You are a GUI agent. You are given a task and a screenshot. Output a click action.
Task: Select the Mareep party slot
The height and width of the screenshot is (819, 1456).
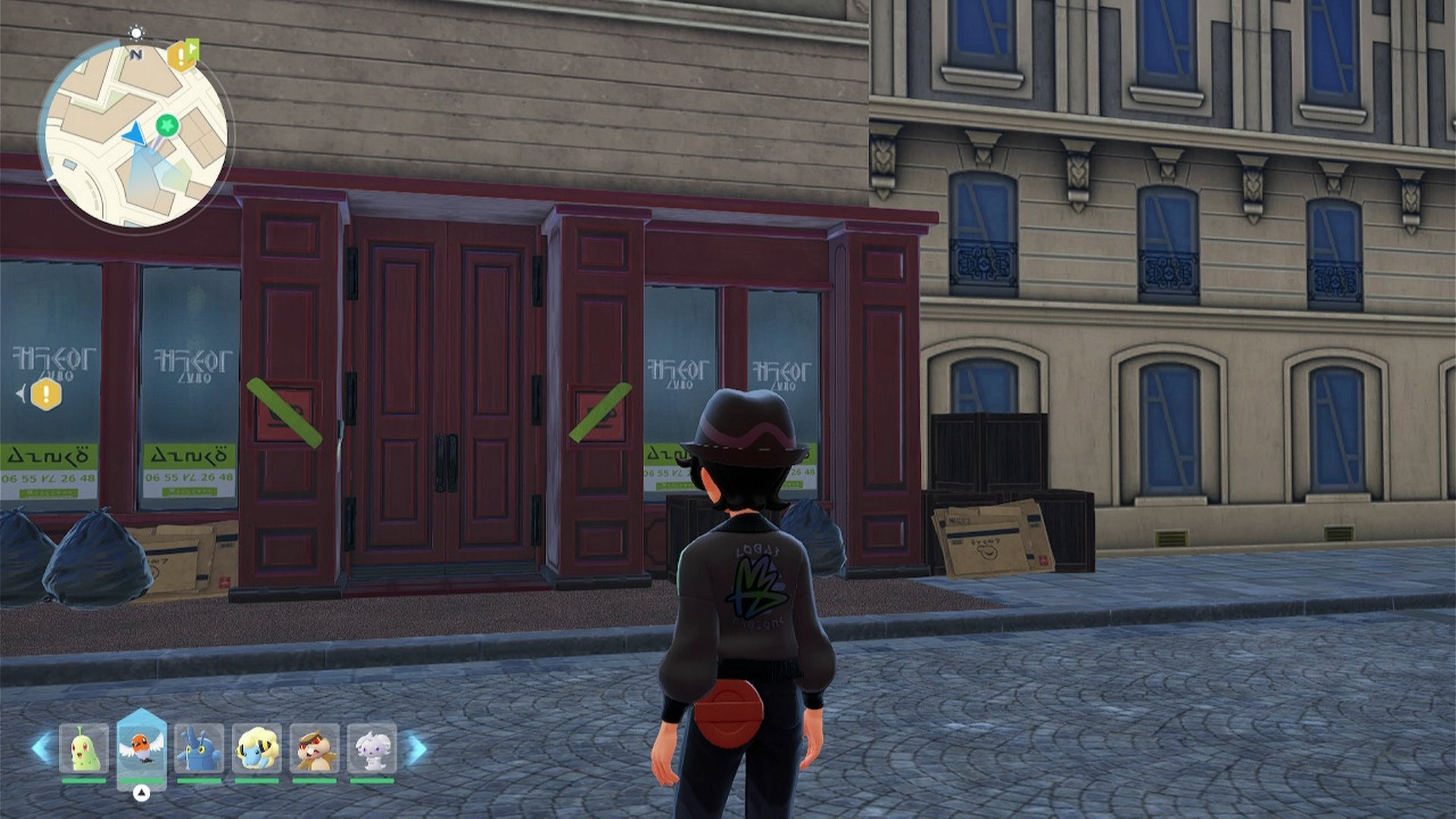pyautogui.click(x=256, y=749)
